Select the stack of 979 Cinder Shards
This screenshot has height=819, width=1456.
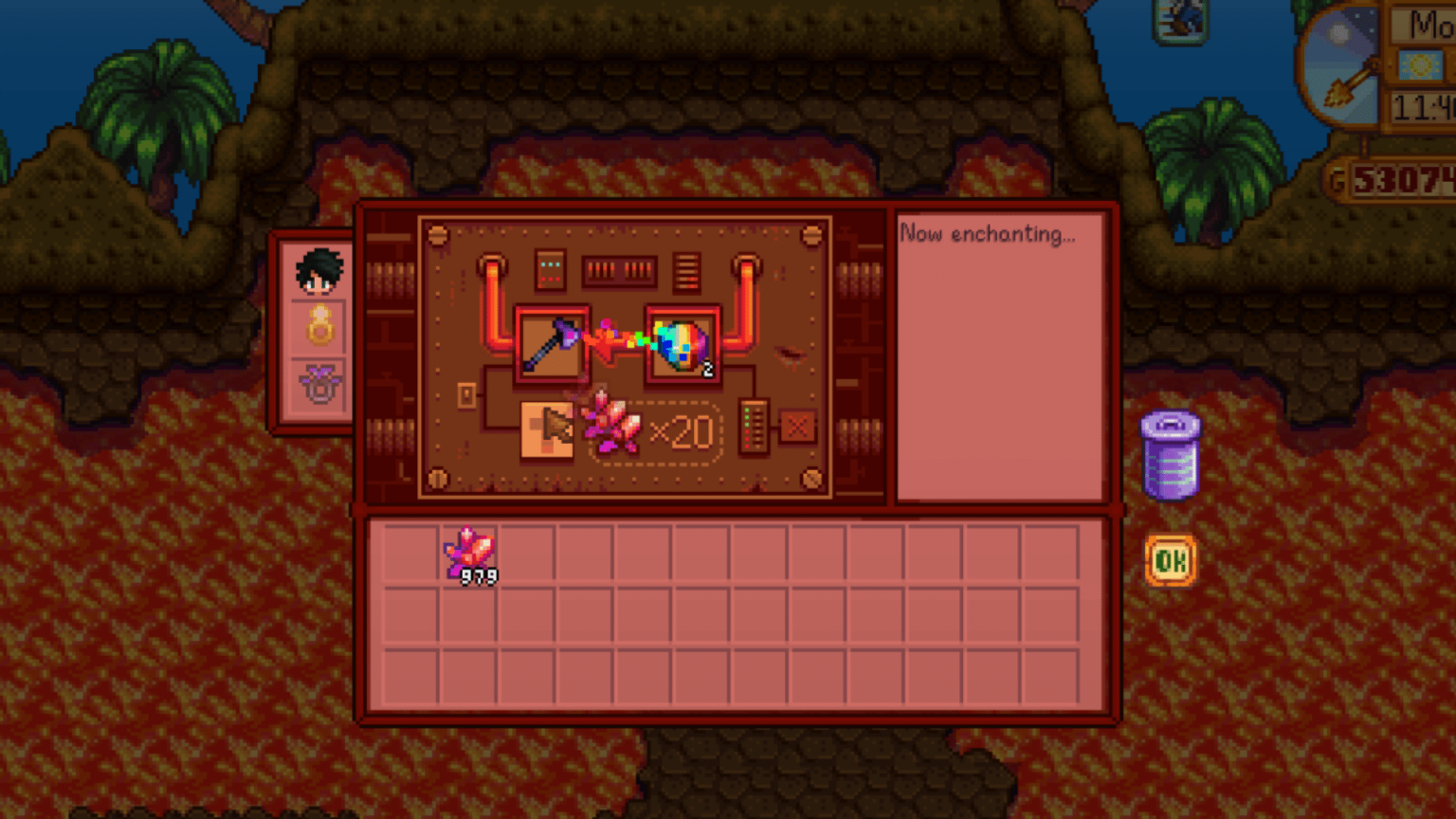tap(469, 550)
